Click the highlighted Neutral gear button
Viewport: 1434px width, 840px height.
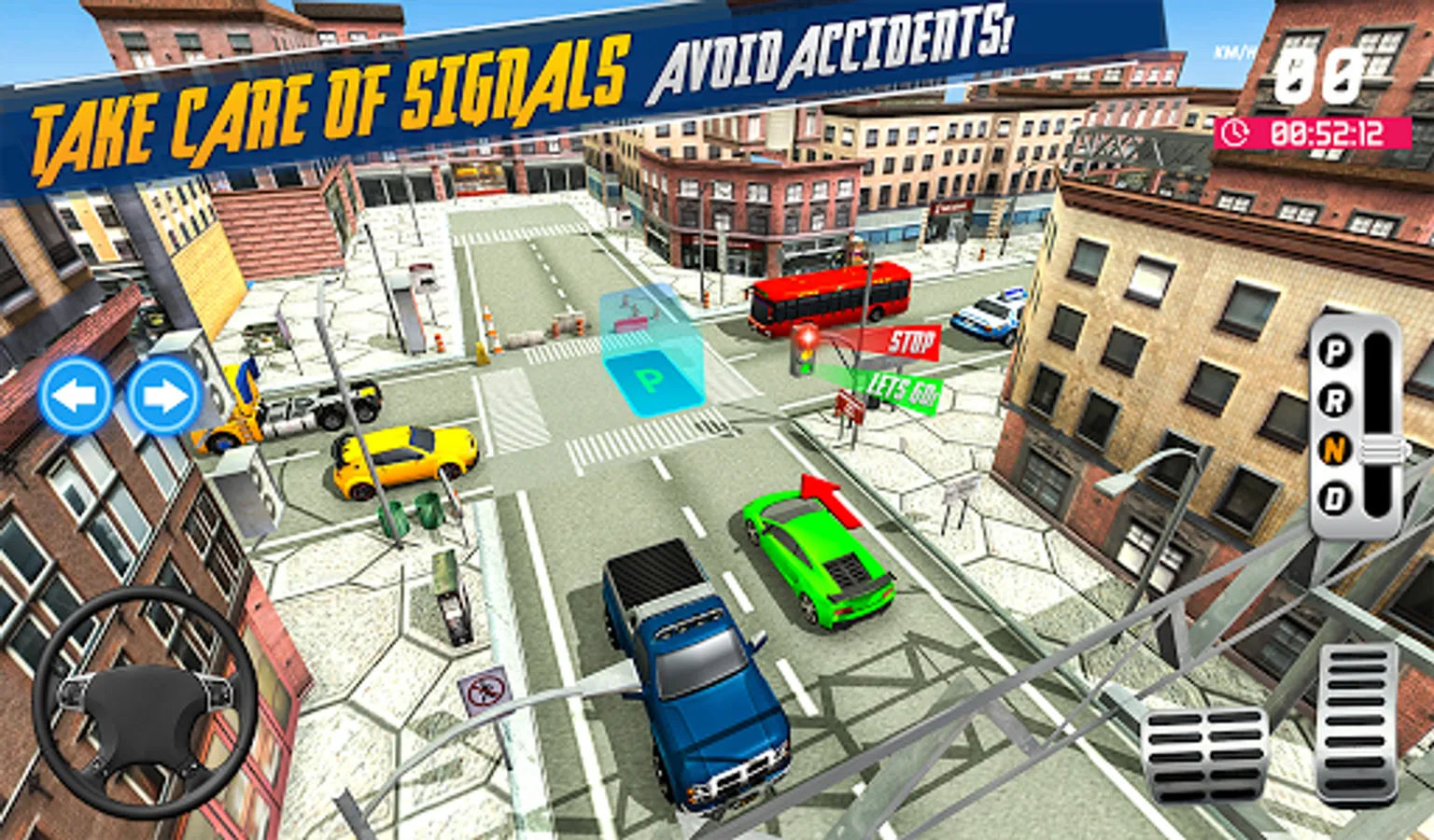tap(1335, 448)
